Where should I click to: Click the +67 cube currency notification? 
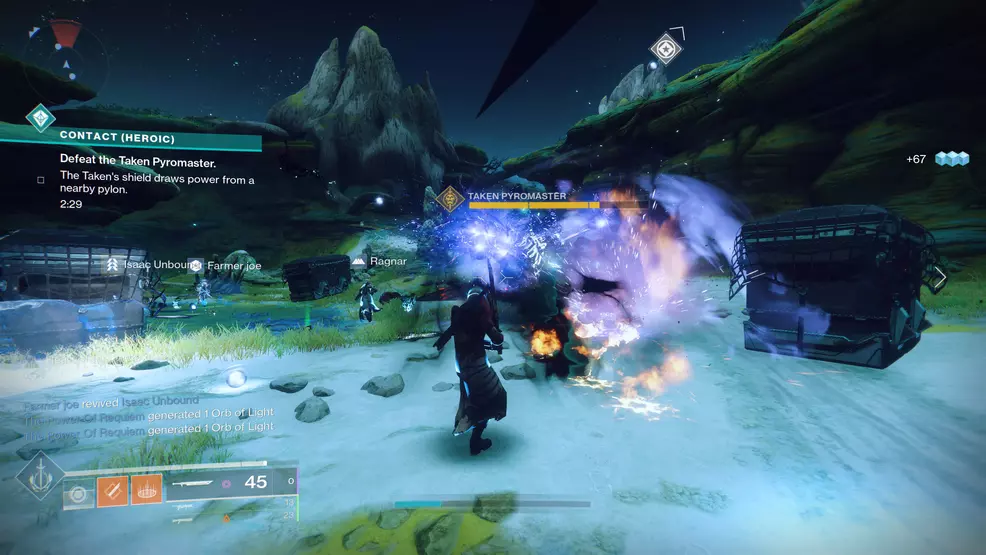tap(937, 159)
